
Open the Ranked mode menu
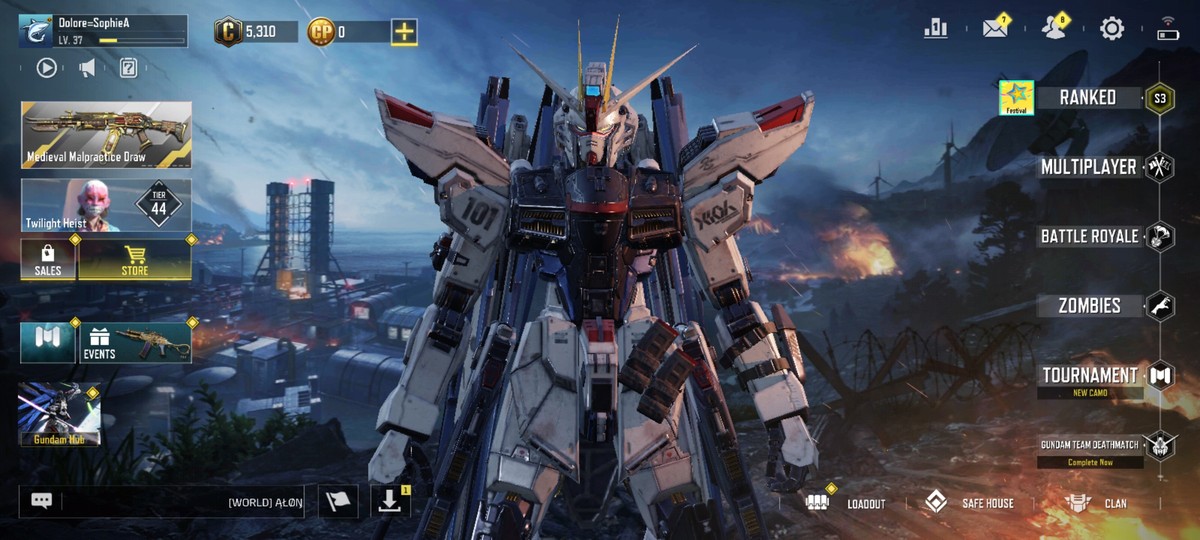point(1089,97)
